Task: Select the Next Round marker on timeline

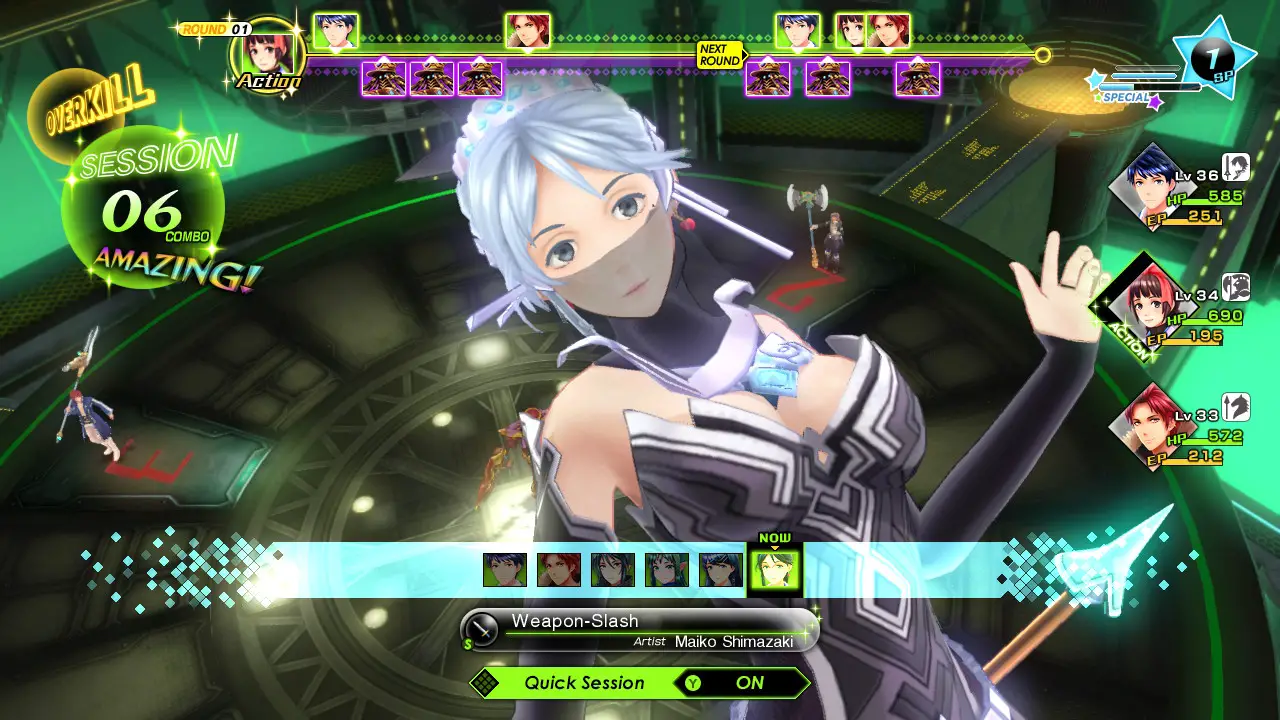Action: coord(720,54)
